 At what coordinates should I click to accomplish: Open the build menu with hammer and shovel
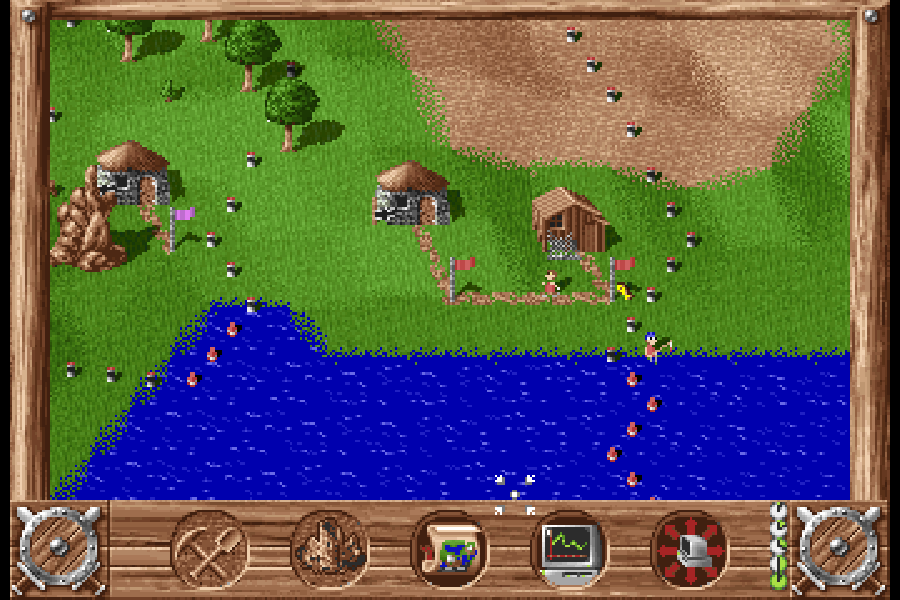(x=210, y=549)
